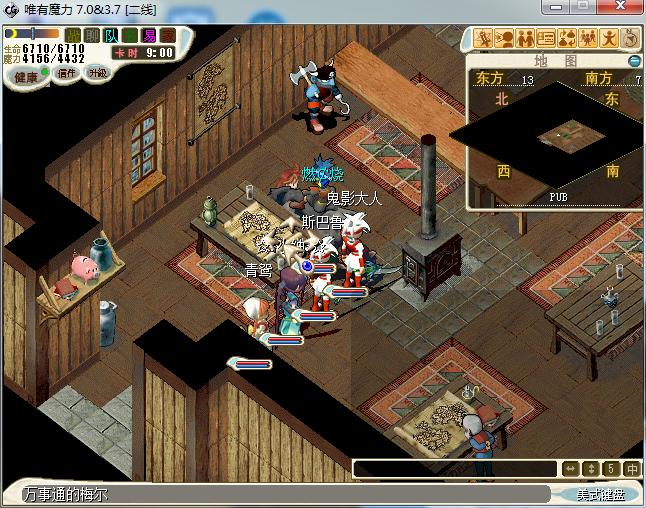Toggle the 战 battle mode switch
Viewport: 646px width, 508px height.
73,35
